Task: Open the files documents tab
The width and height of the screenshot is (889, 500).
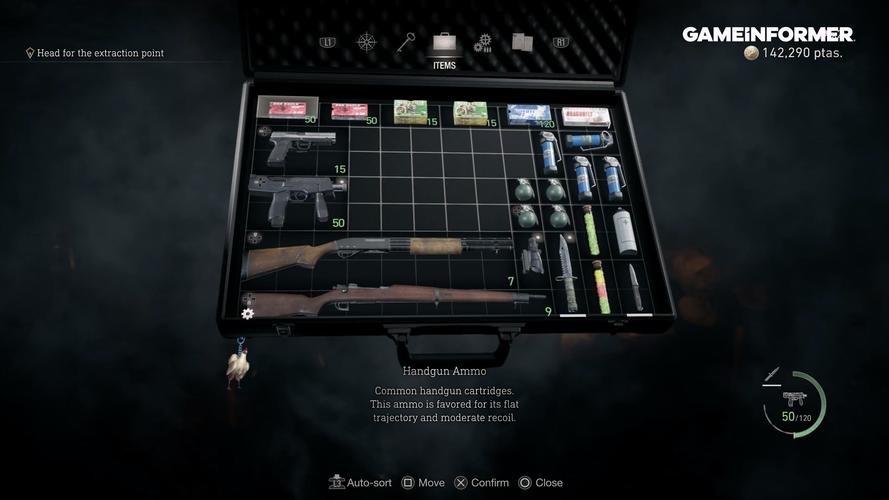Action: tap(522, 43)
